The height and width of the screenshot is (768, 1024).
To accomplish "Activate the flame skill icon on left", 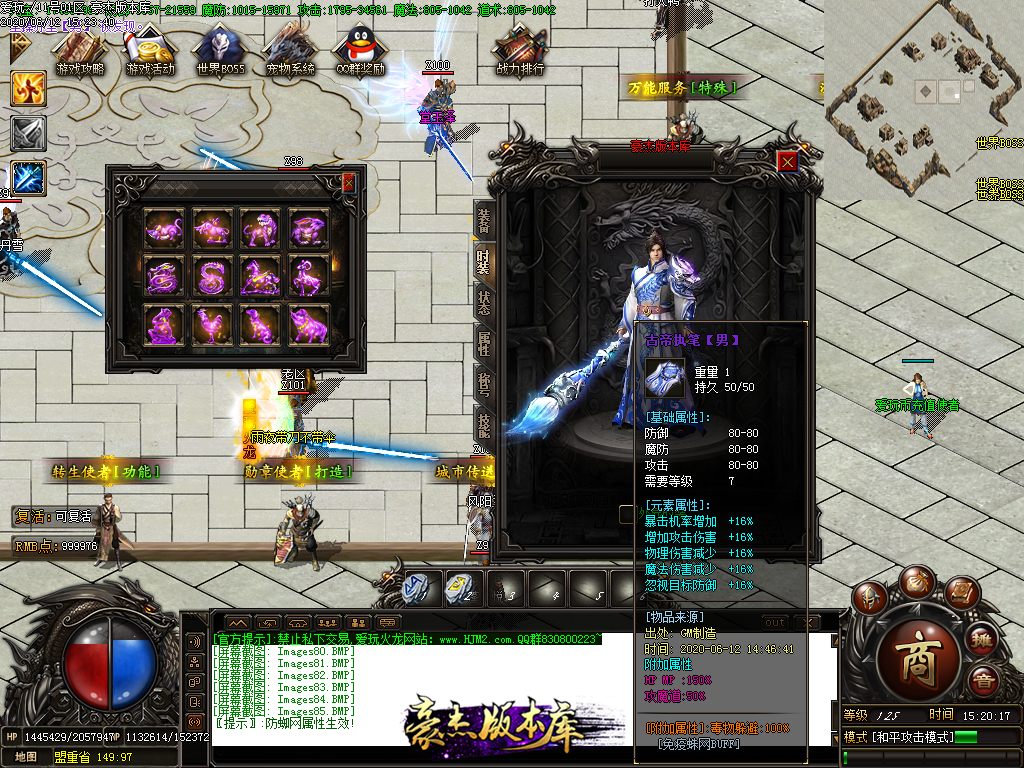I will [x=29, y=89].
